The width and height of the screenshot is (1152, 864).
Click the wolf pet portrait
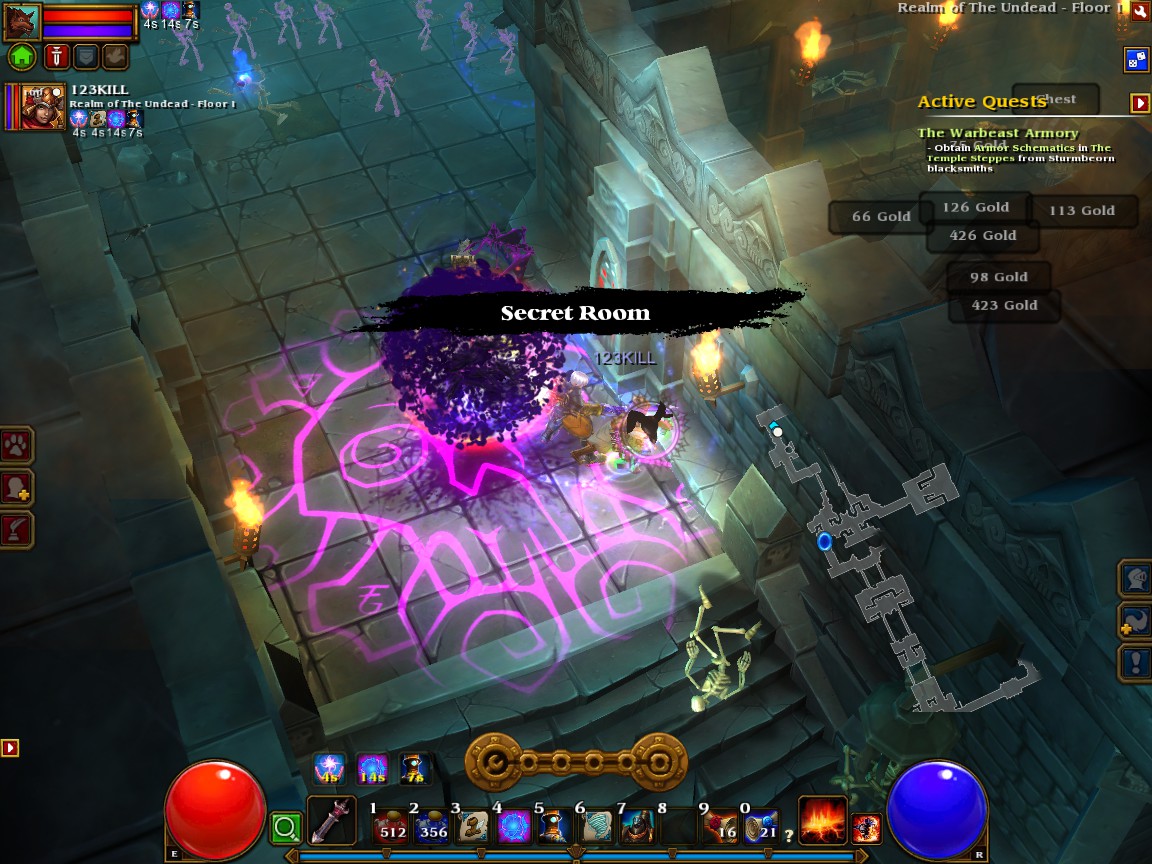point(21,20)
